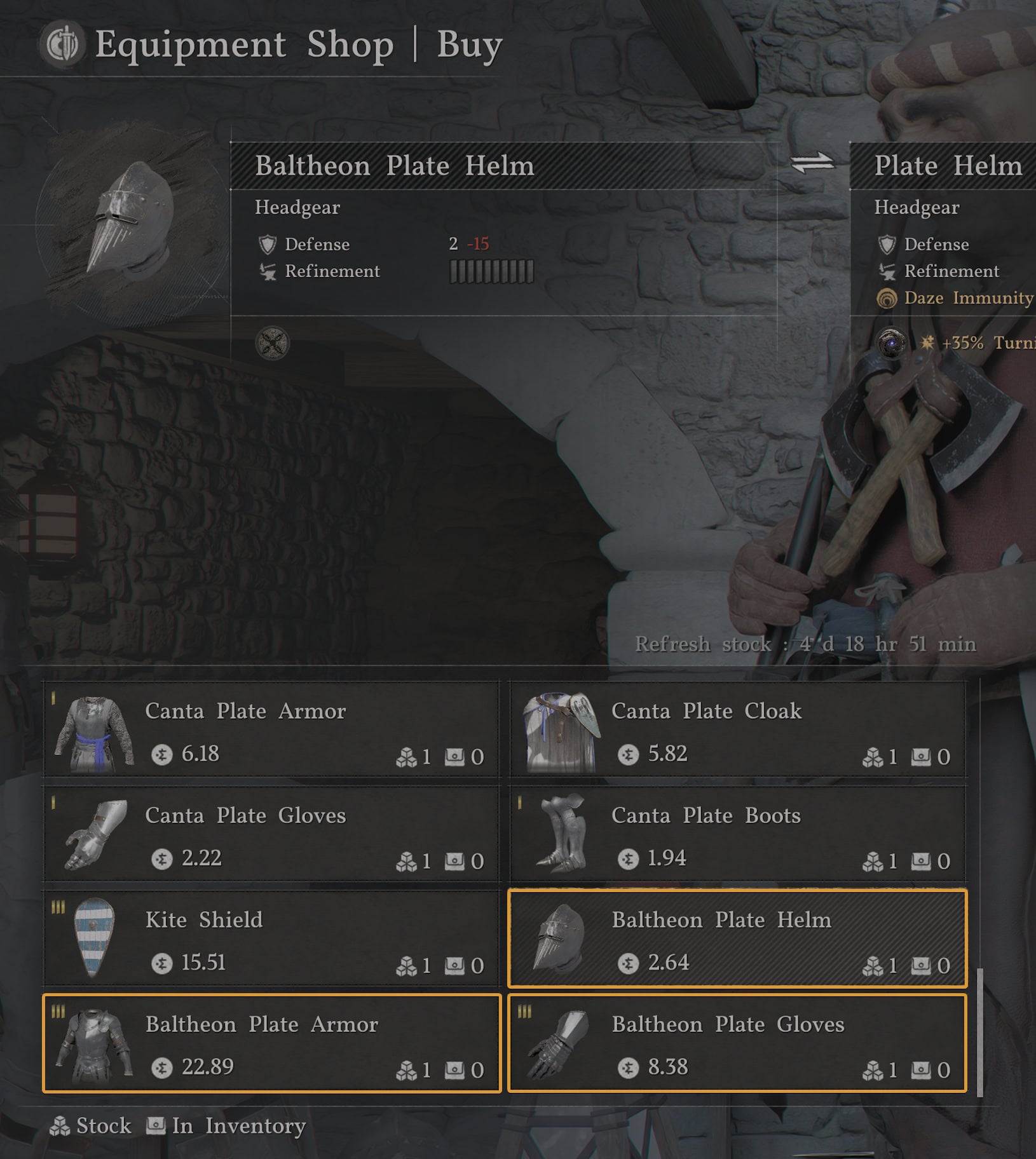Viewport: 1036px width, 1159px height.
Task: Click the empty gem socket under Refinement
Action: (272, 344)
